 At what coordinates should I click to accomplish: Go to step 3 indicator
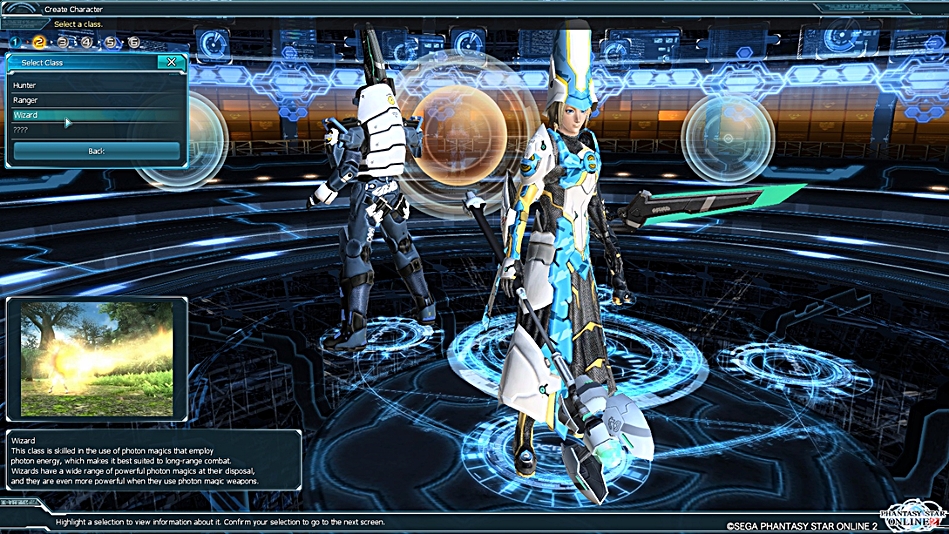(x=63, y=43)
